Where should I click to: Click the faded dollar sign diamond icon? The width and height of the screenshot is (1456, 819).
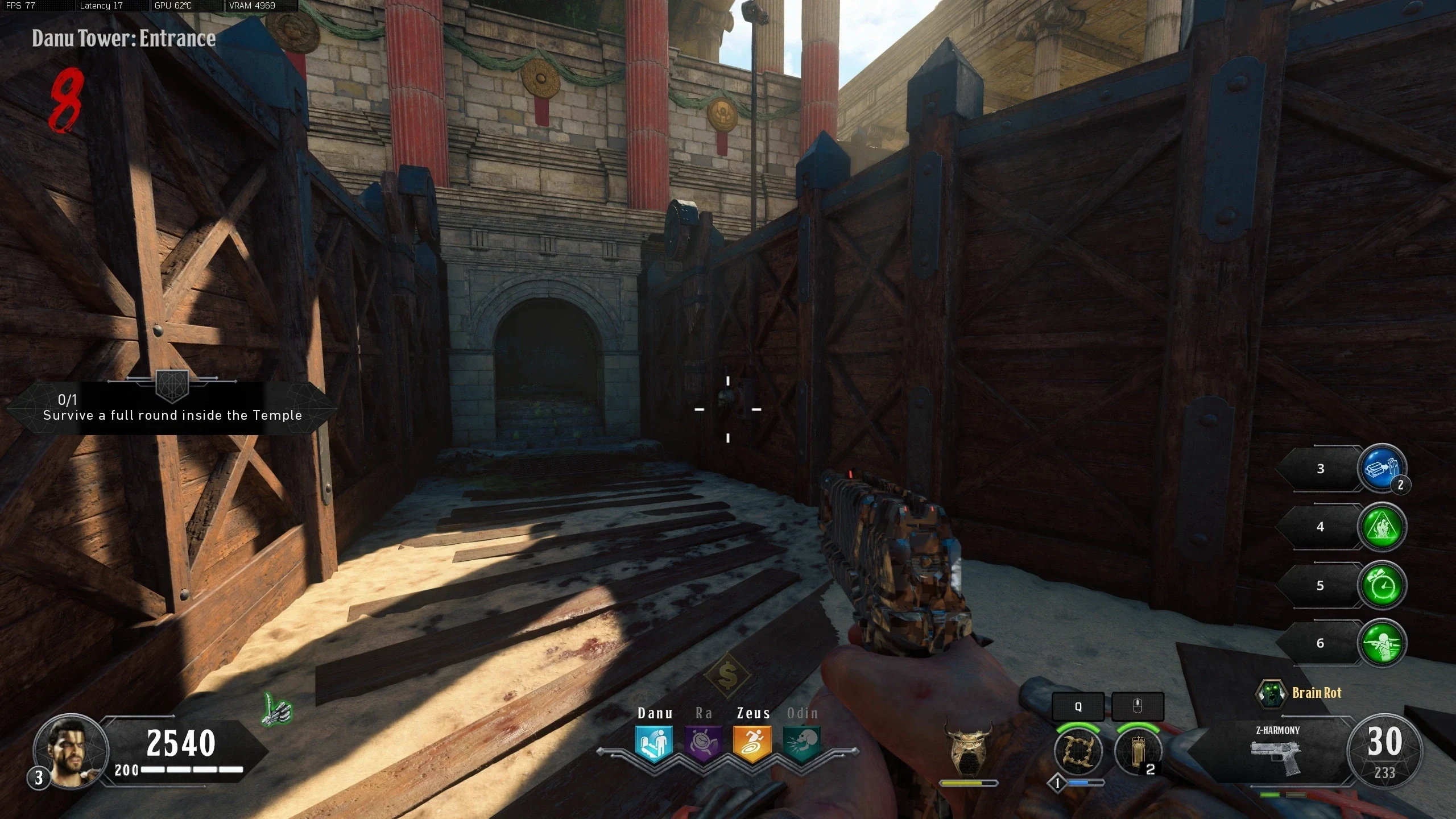[x=727, y=675]
